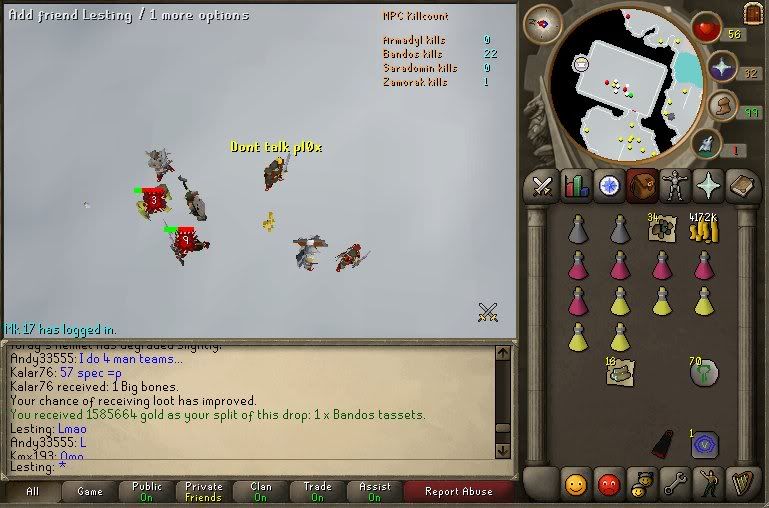This screenshot has height=508, width=769.
Task: Open the magic spellbook tab
Action: click(x=741, y=185)
